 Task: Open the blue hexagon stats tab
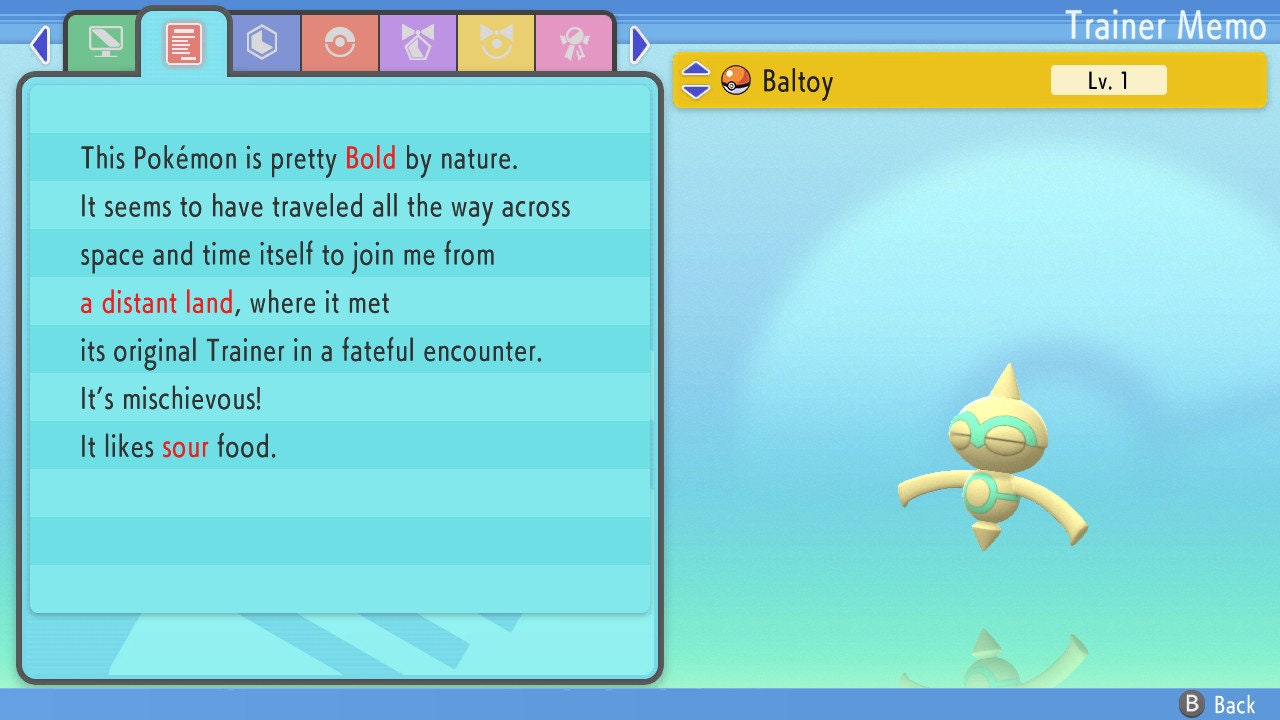pyautogui.click(x=262, y=43)
